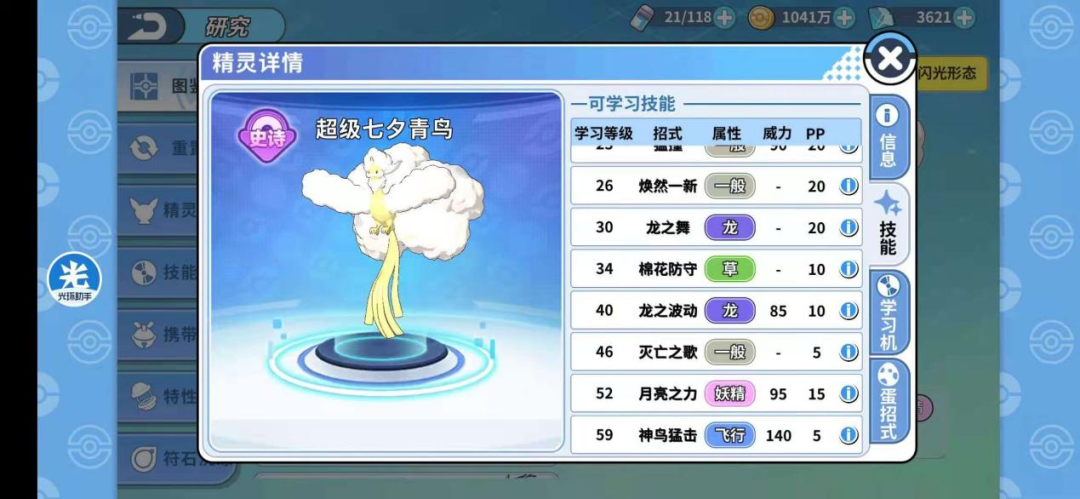Switch to the 蛋招式 tab
This screenshot has width=1080, height=499.
tap(887, 400)
